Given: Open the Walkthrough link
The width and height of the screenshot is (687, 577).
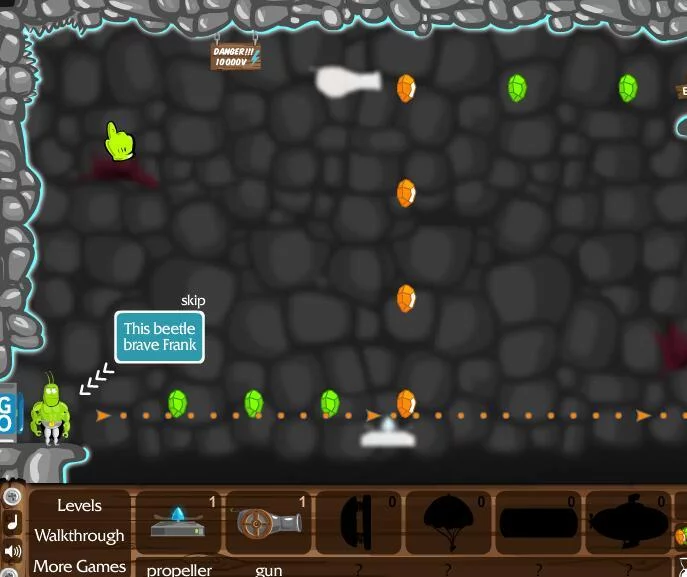Looking at the screenshot, I should tap(79, 536).
